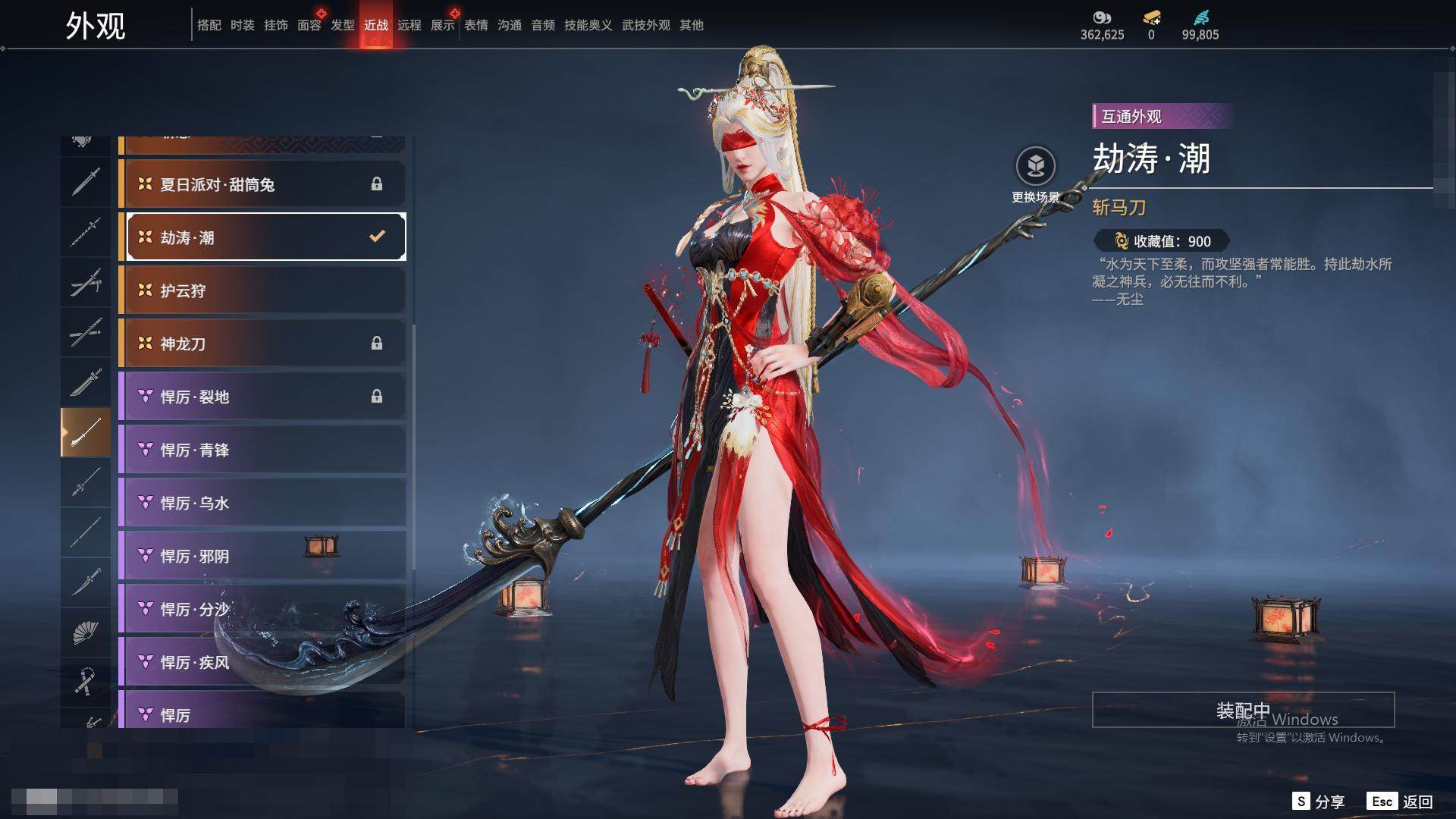Select the 技能奥义 tab
Image resolution: width=1456 pixels, height=819 pixels.
tap(588, 25)
